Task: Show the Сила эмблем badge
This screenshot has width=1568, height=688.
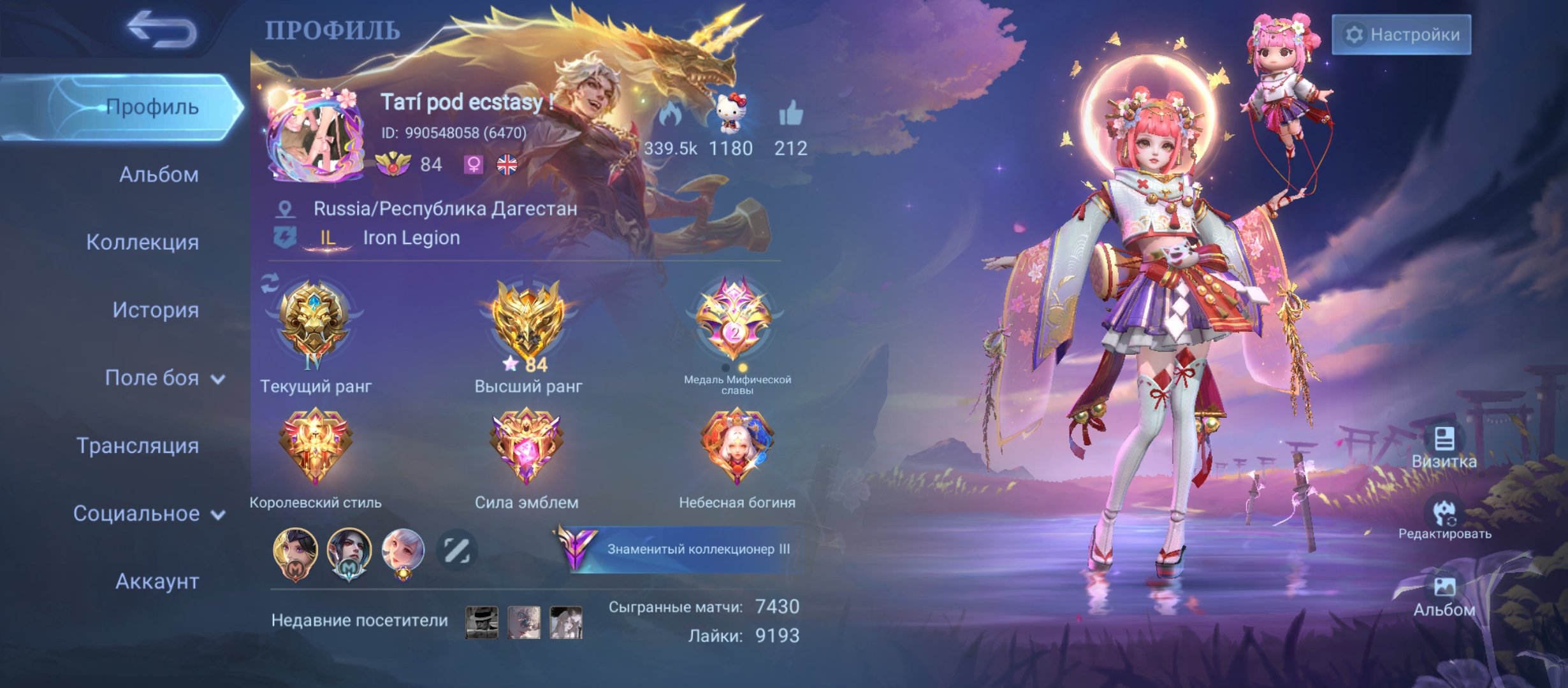Action: tap(526, 446)
